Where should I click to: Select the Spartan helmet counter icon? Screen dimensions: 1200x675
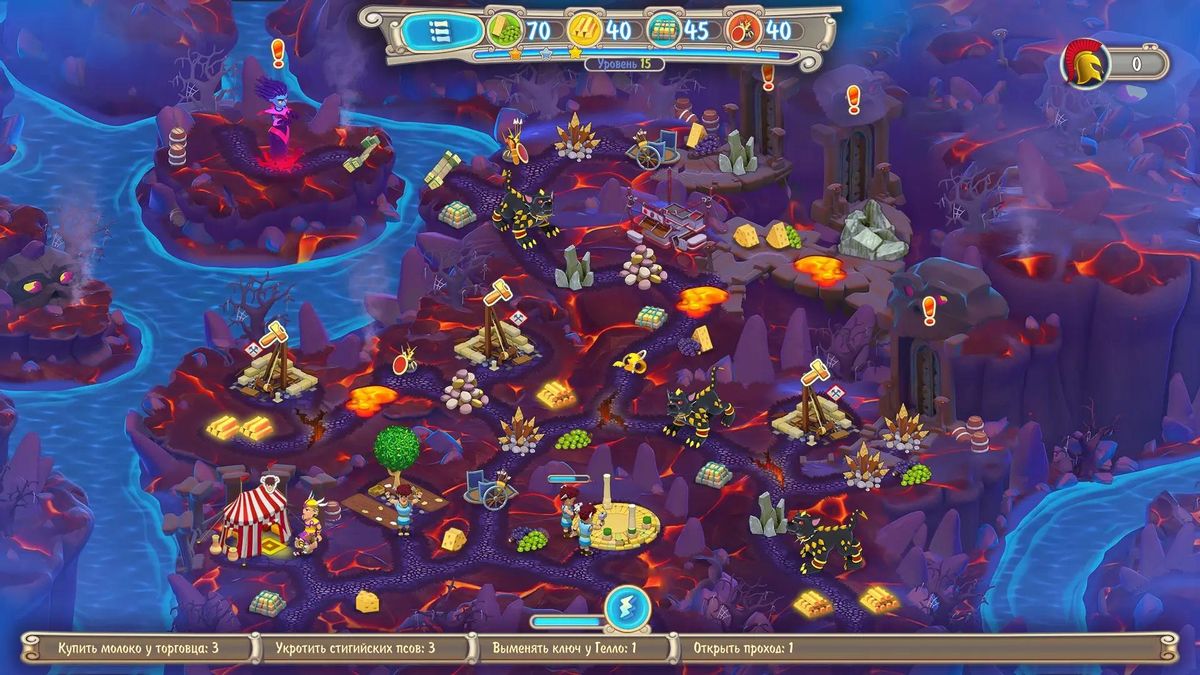coord(1083,64)
